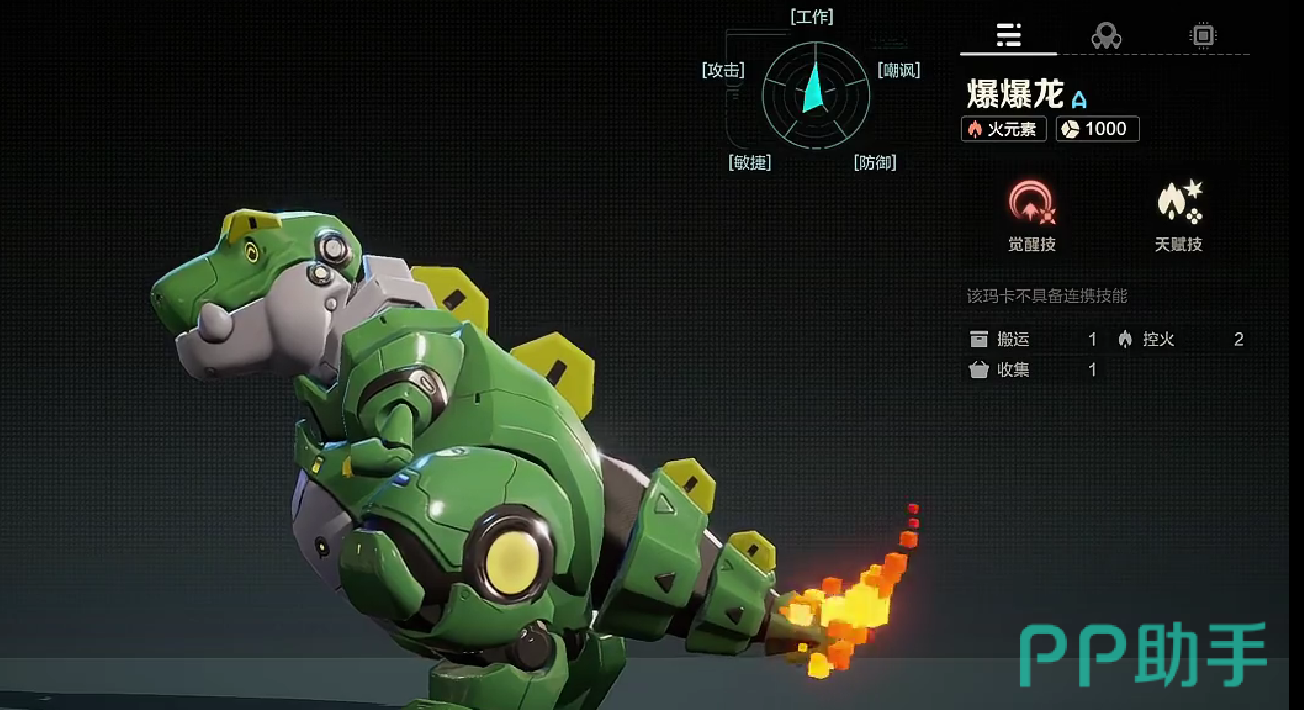Select the 天赋技 talent skill icon

pos(1178,204)
